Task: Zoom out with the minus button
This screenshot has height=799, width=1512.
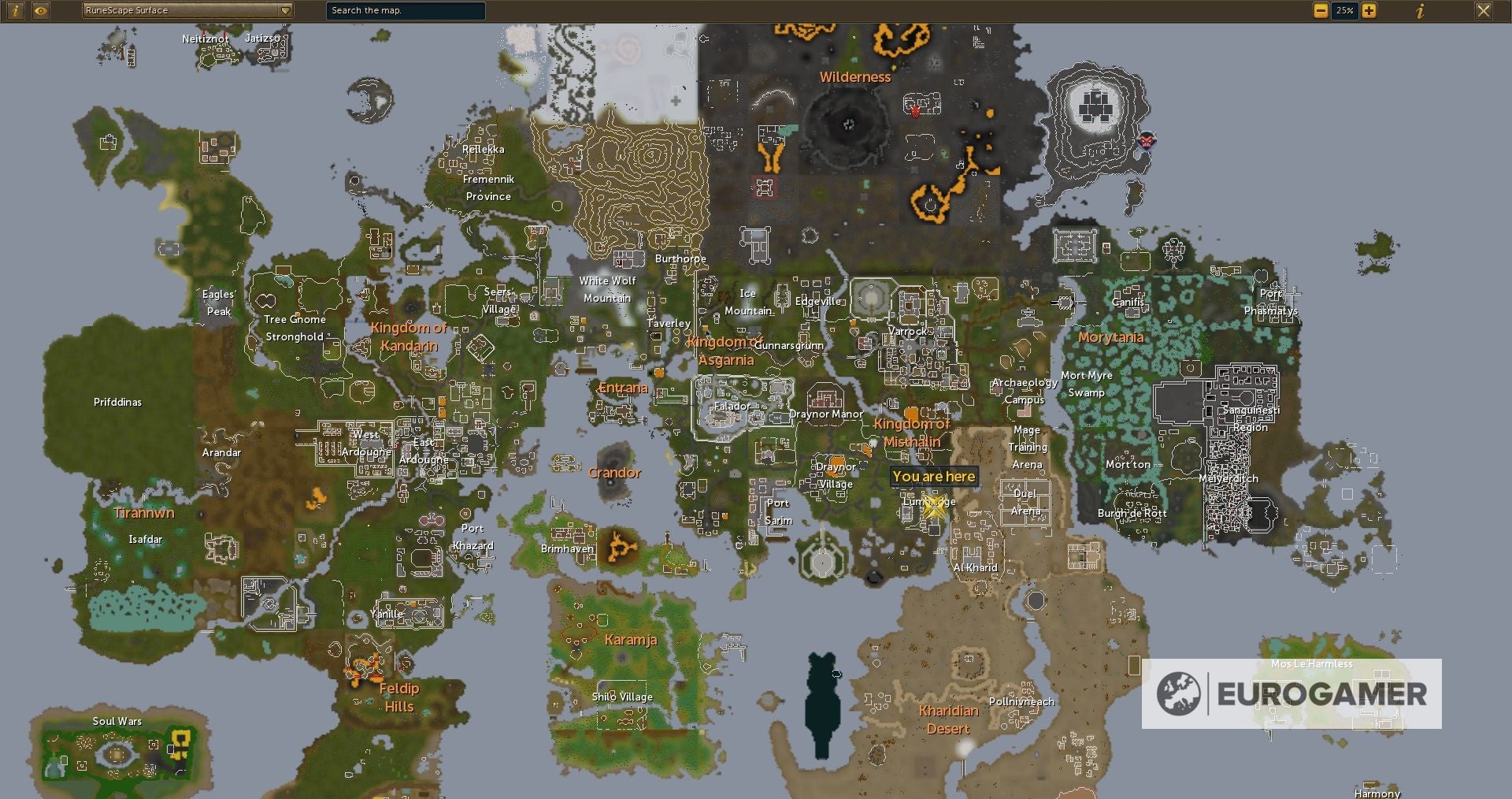Action: click(x=1321, y=11)
